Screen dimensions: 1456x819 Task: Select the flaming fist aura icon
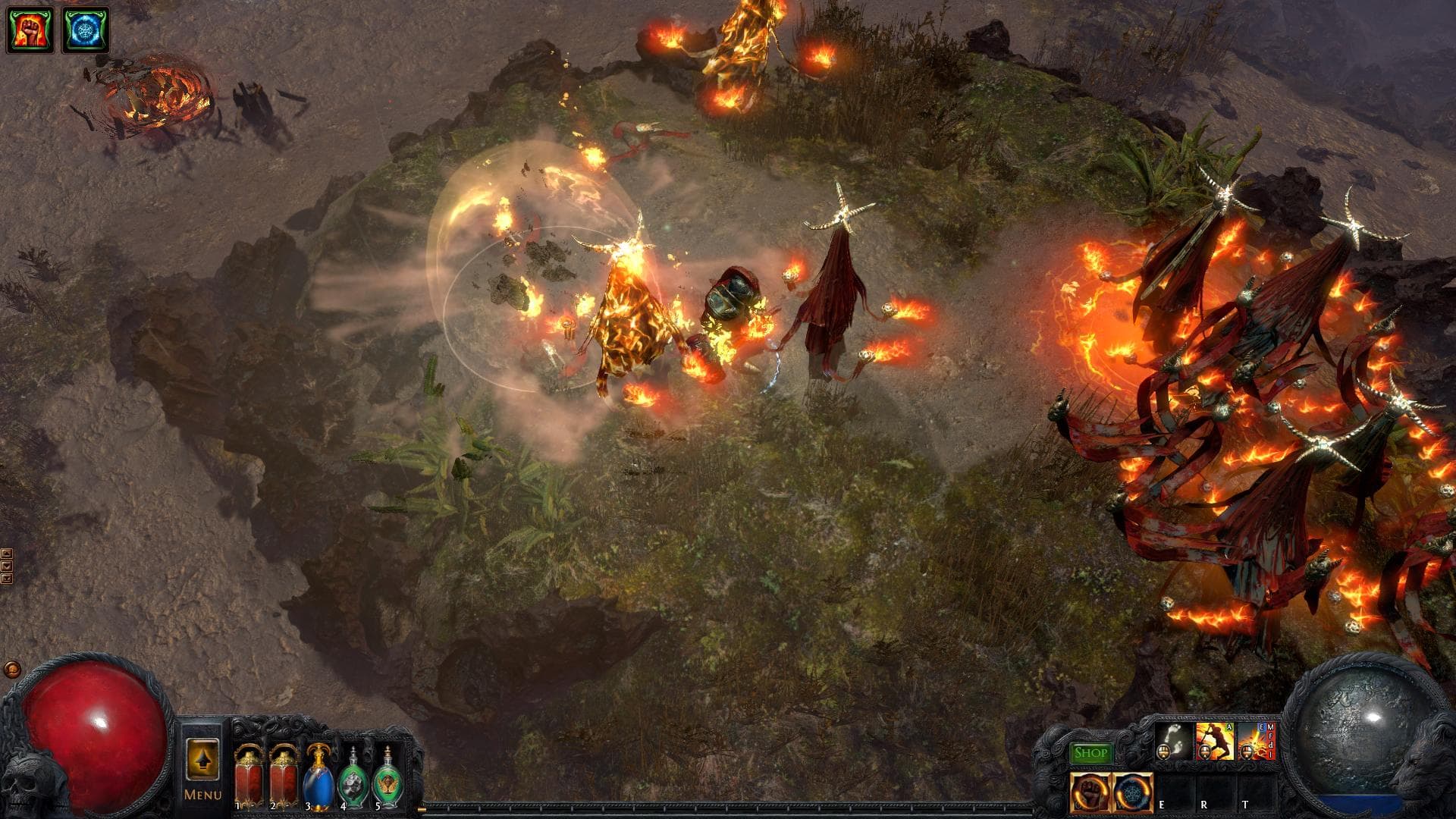point(1088,792)
